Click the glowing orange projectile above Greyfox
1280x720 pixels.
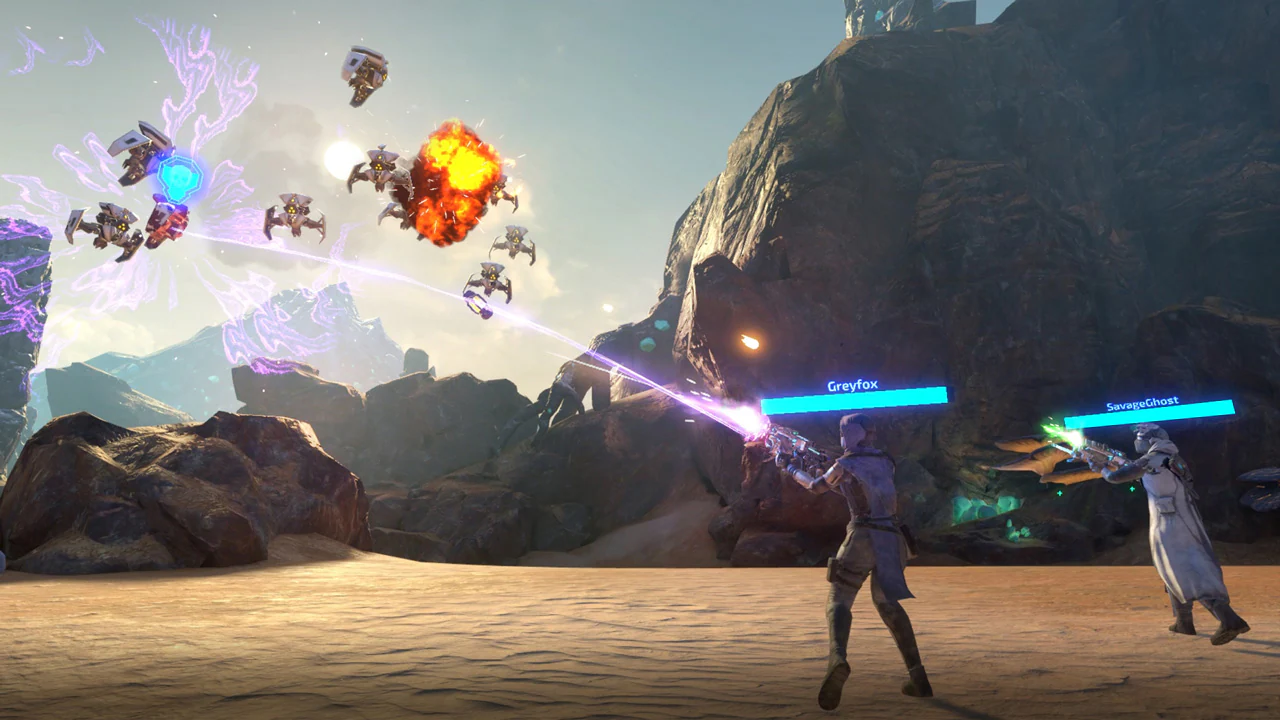[748, 340]
